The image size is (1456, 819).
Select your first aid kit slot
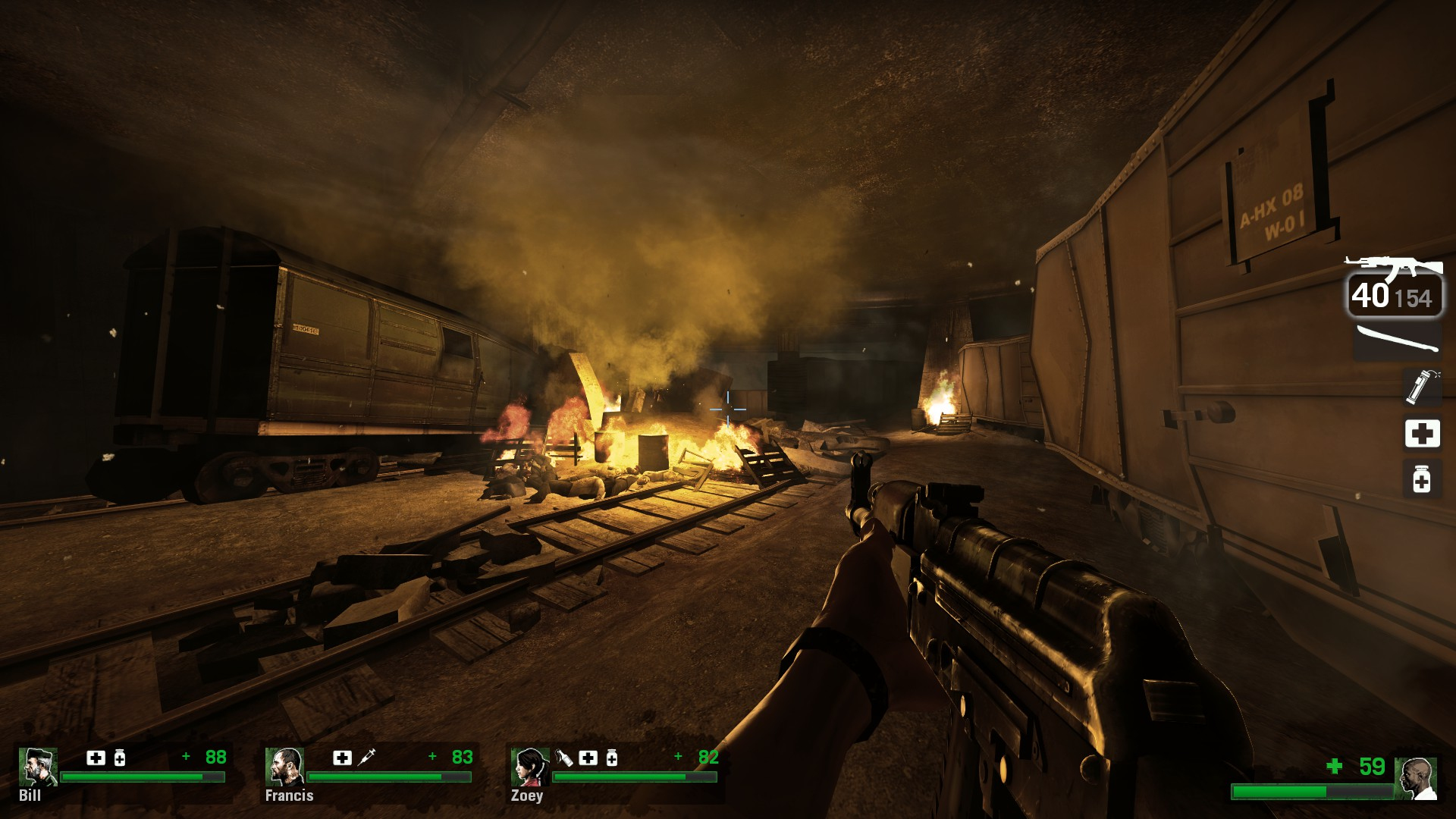[1421, 434]
